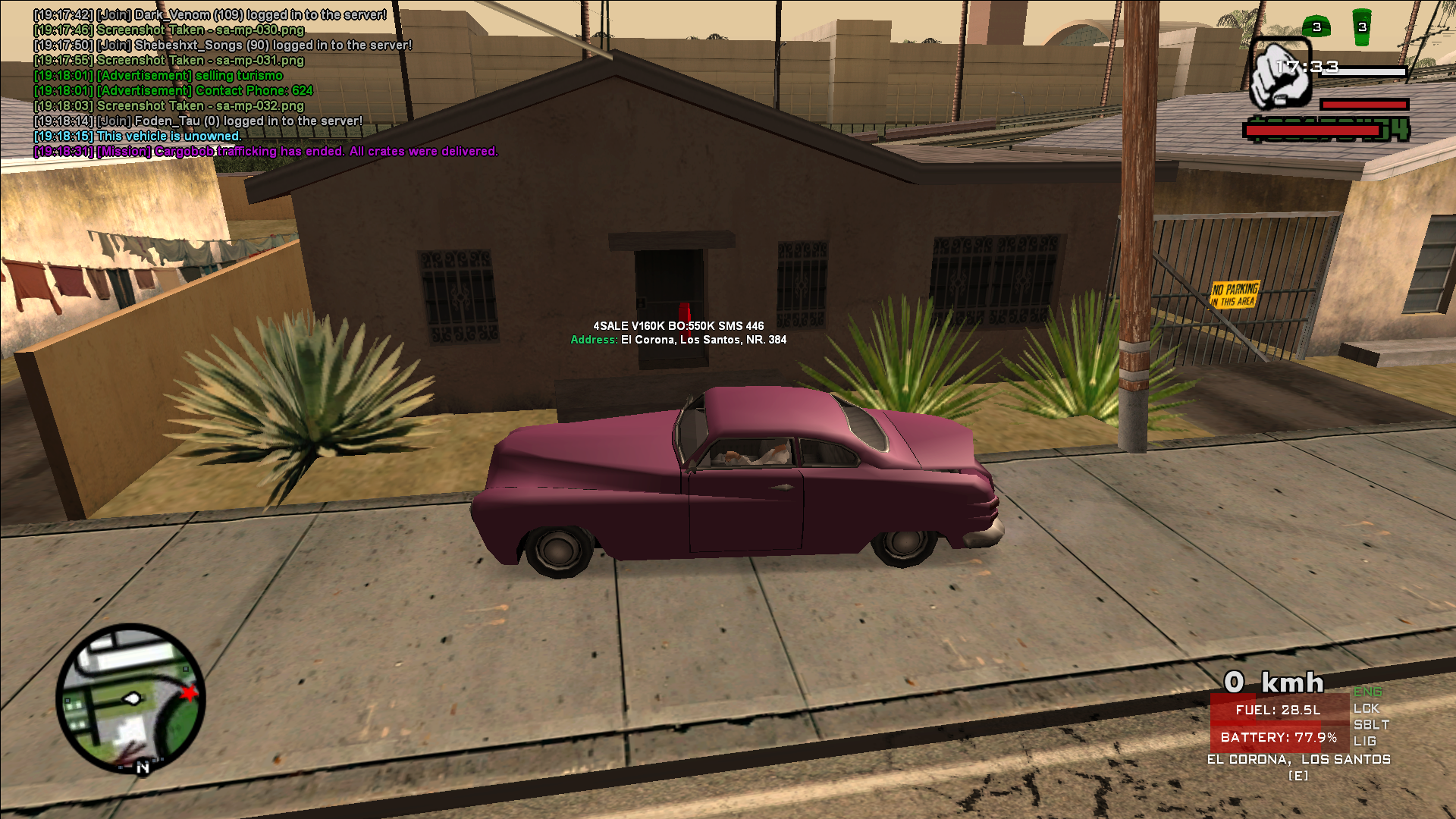This screenshot has height=819, width=1456.
Task: Click the 4SALE house info label
Action: tap(678, 326)
